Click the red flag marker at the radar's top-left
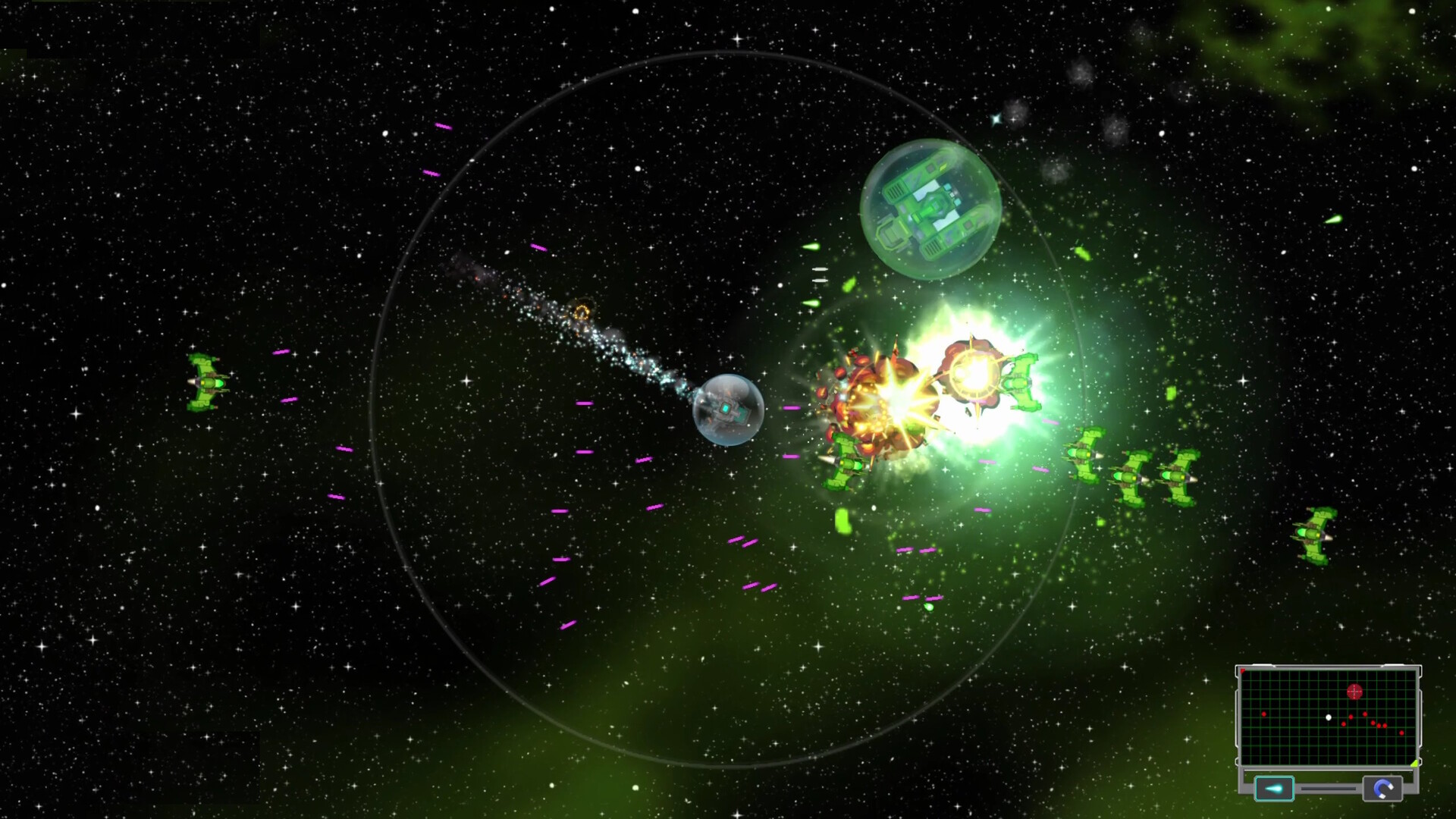 [x=1242, y=670]
